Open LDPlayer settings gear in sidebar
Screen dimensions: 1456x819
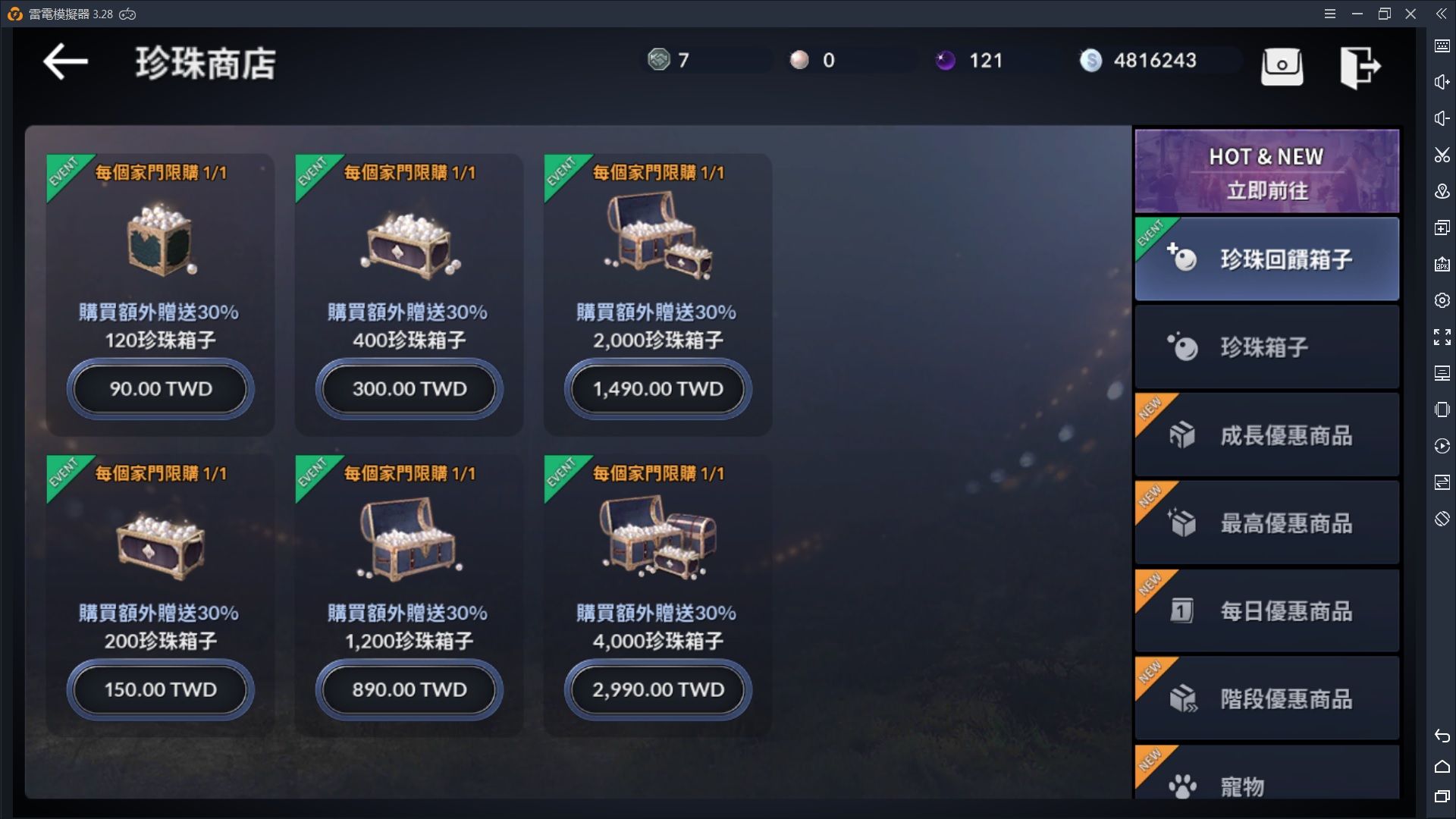(1442, 300)
